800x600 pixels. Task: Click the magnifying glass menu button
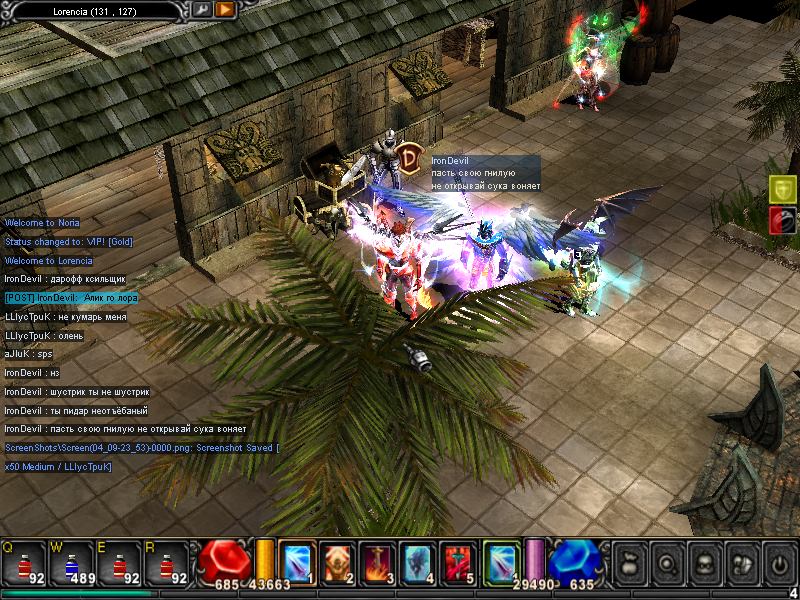click(x=666, y=563)
